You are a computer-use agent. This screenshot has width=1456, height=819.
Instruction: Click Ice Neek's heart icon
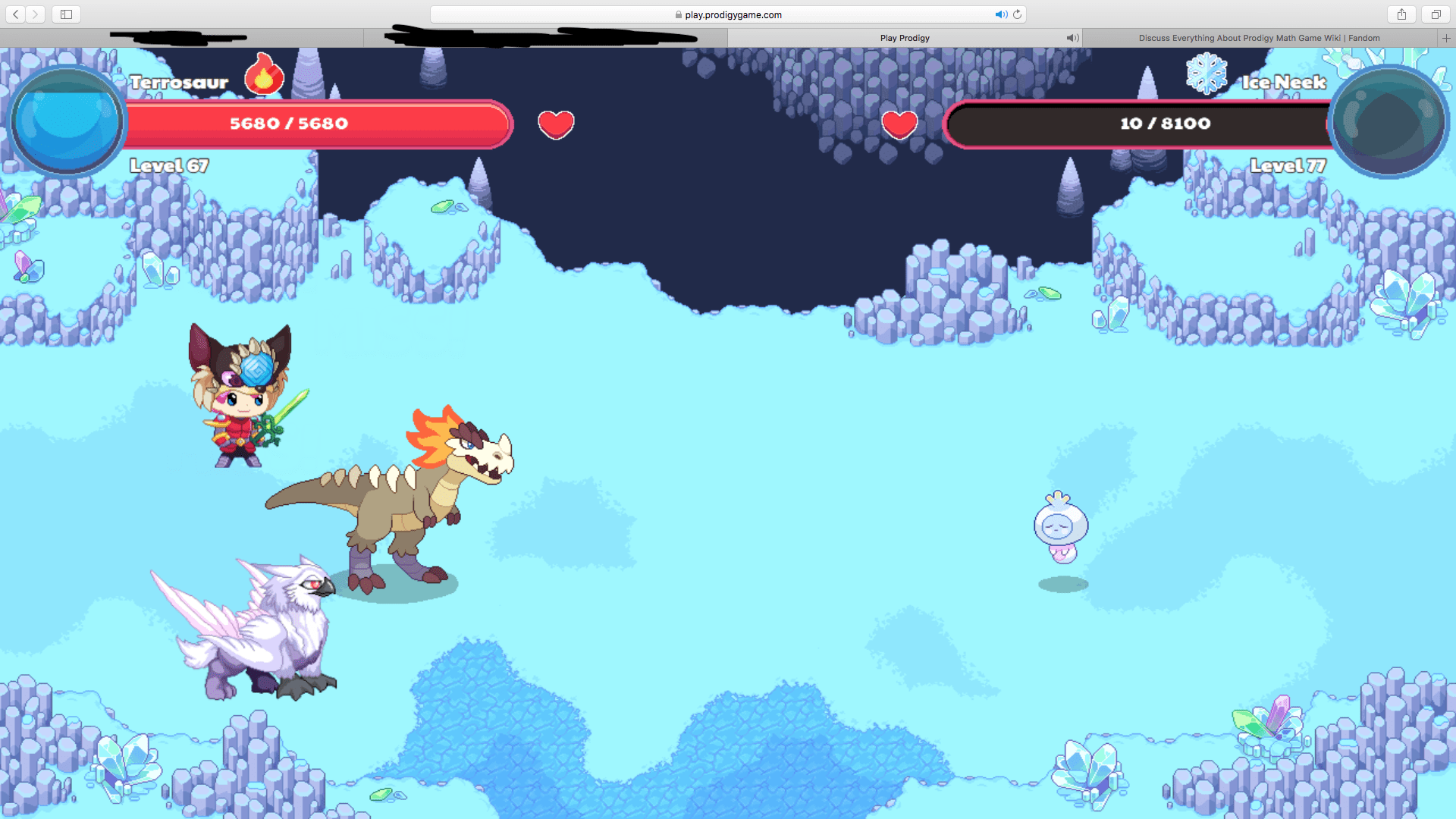tap(900, 123)
